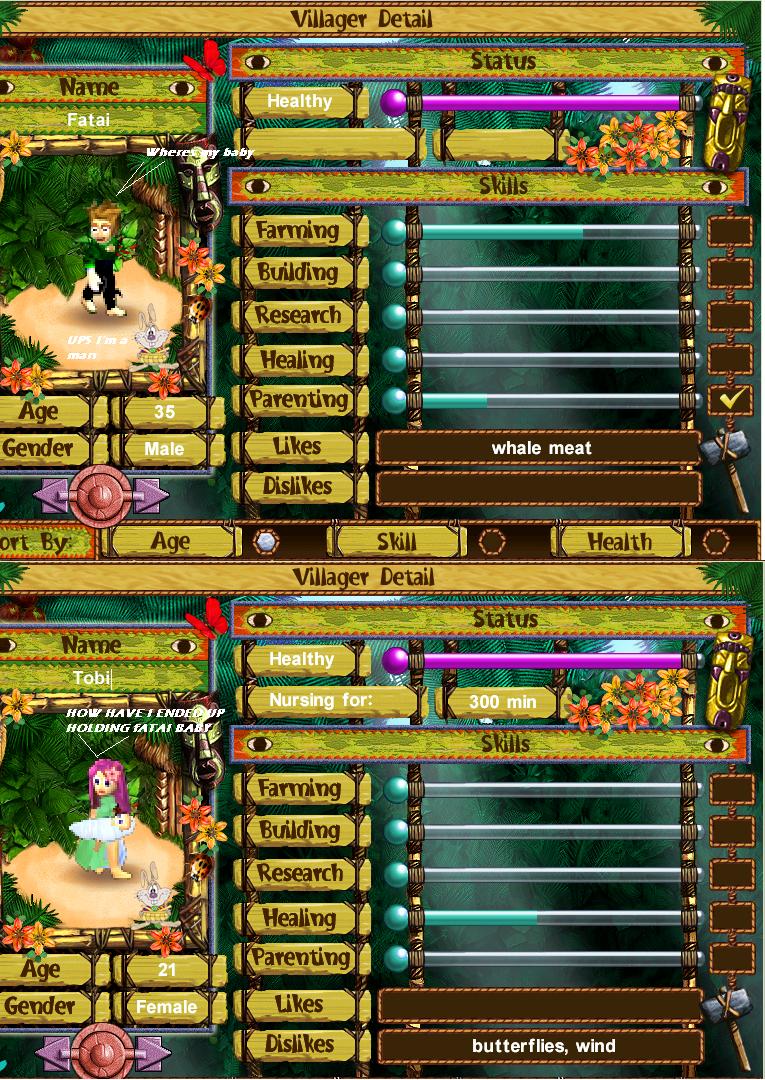Enable Tobi's Parenting skill checkbox

coord(732,957)
